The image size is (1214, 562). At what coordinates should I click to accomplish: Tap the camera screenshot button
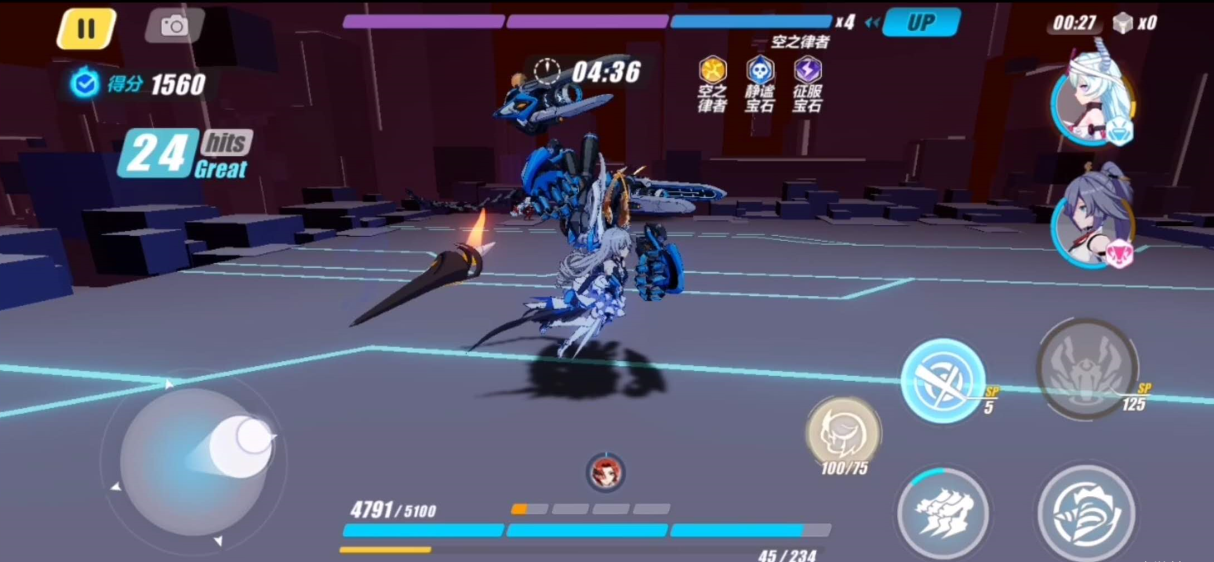click(x=174, y=26)
